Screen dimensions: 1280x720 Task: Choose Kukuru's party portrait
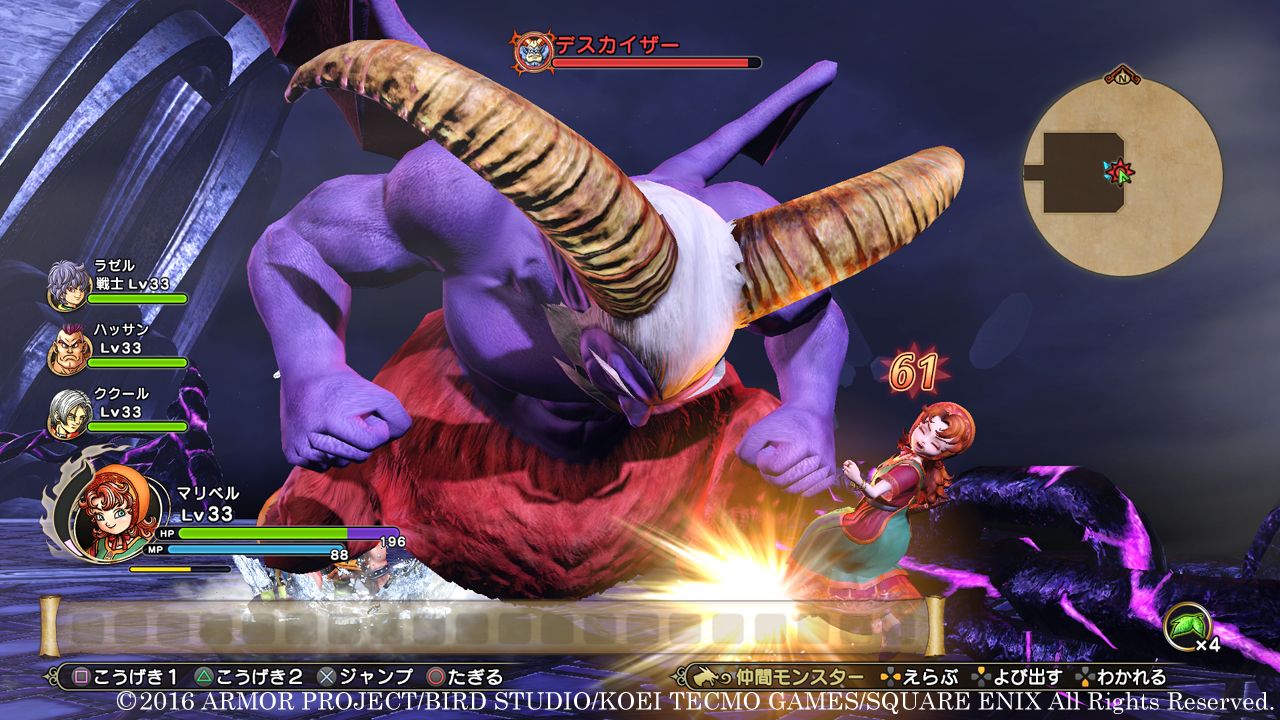coord(68,412)
